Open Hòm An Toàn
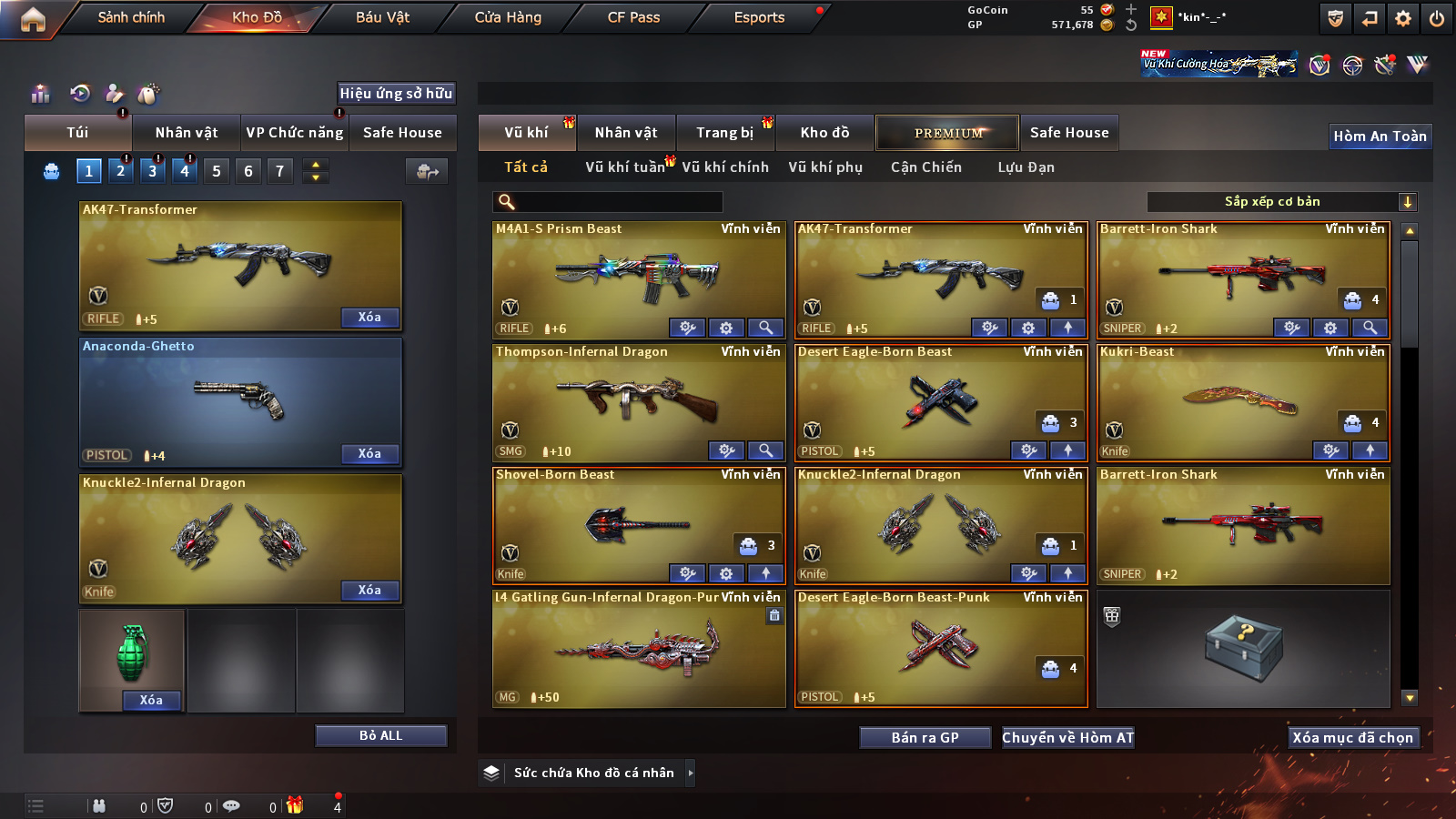1456x819 pixels. [x=1380, y=136]
